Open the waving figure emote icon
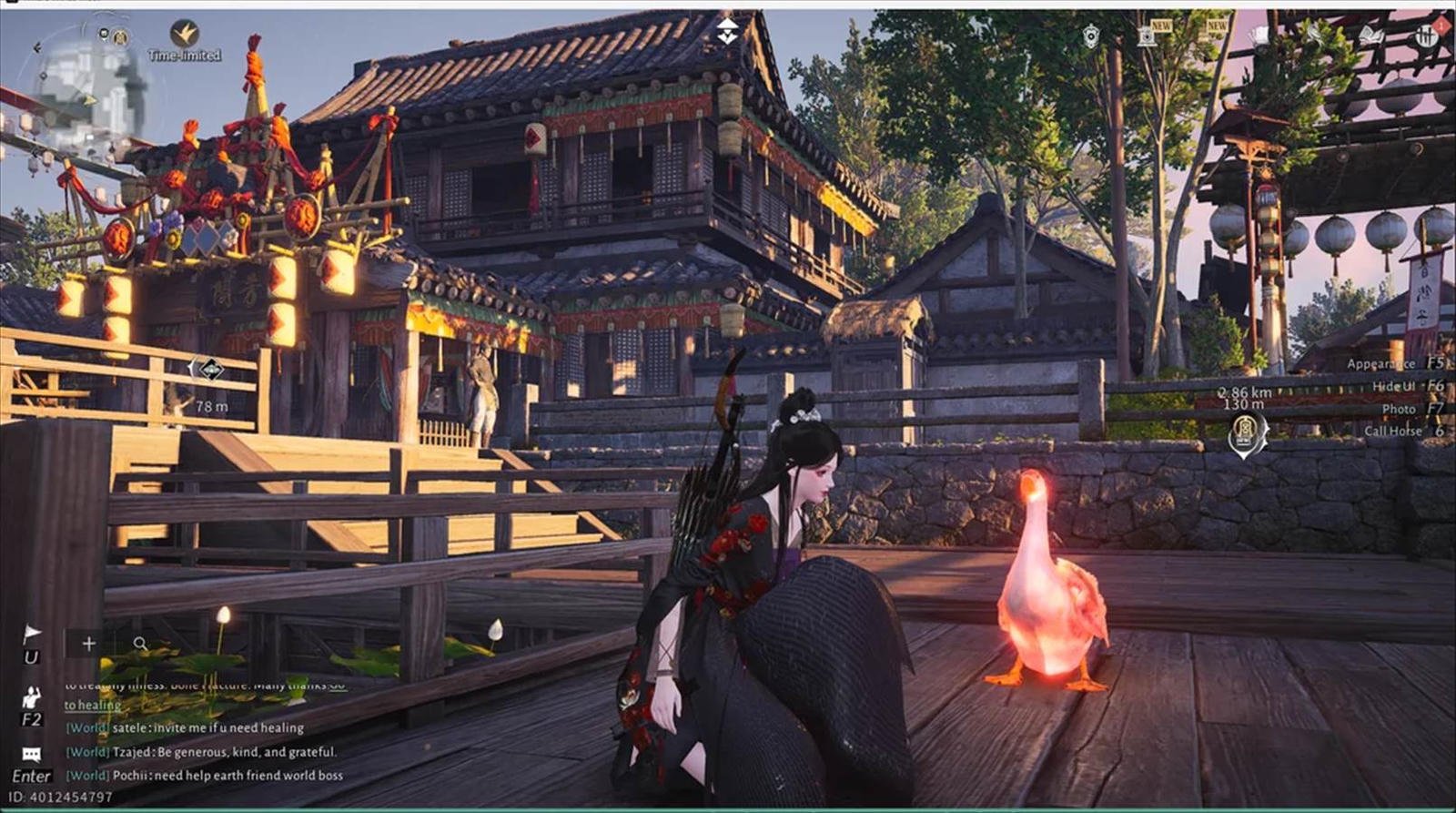The image size is (1456, 813). click(x=32, y=699)
